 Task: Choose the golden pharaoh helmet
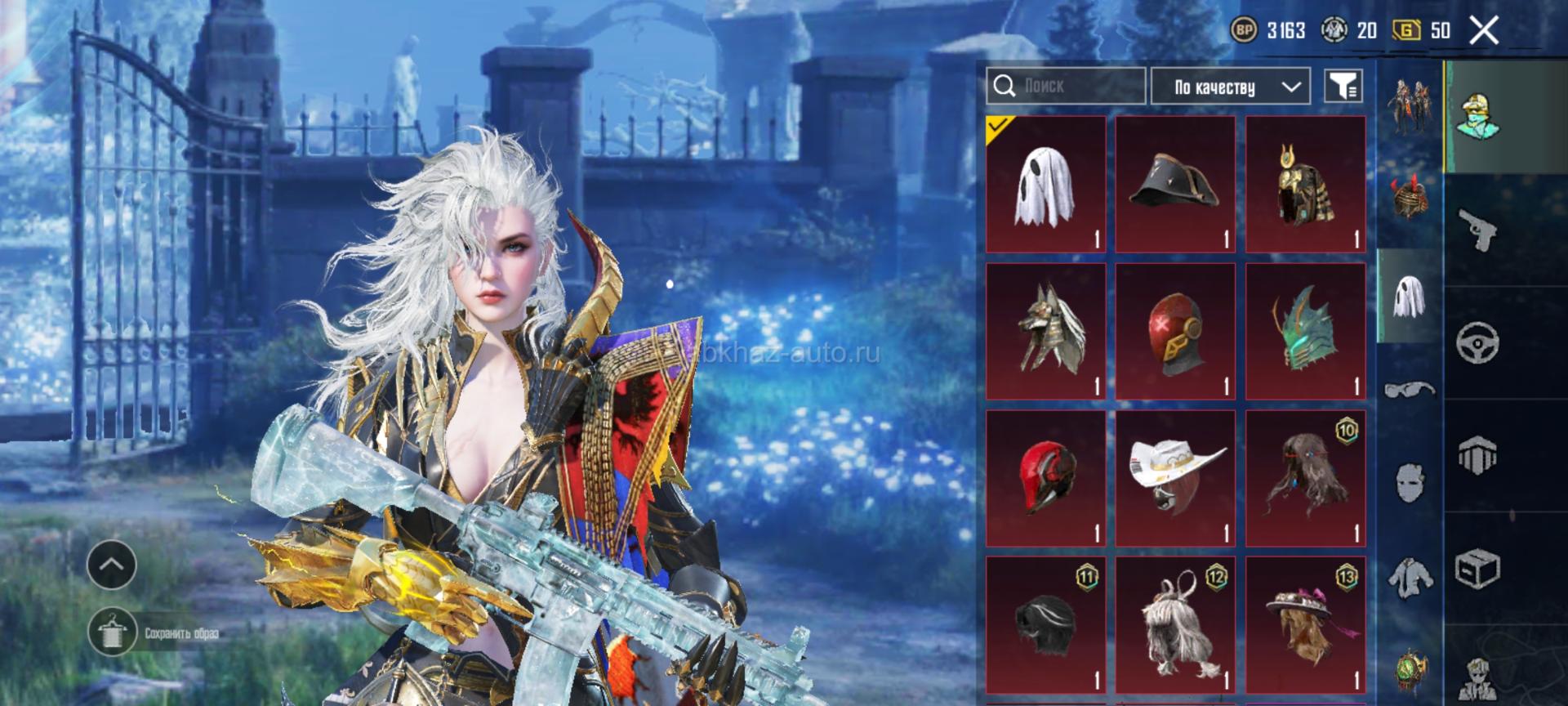tap(1305, 185)
